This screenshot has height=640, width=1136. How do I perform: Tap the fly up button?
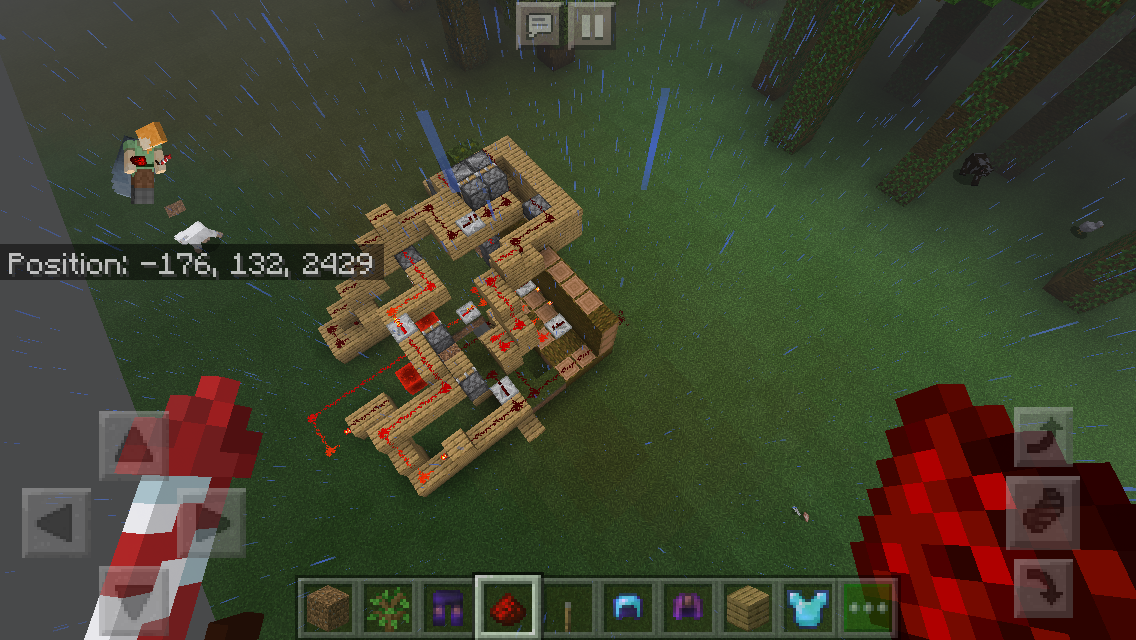tap(1044, 437)
